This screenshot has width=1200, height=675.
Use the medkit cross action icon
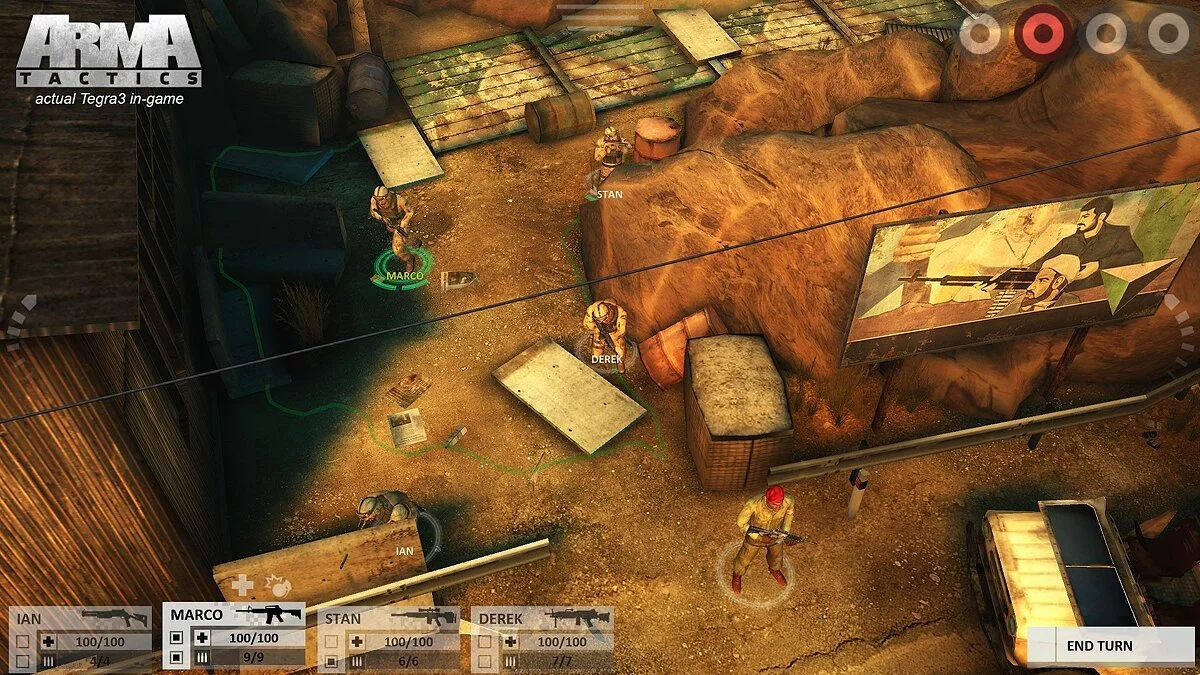(242, 585)
